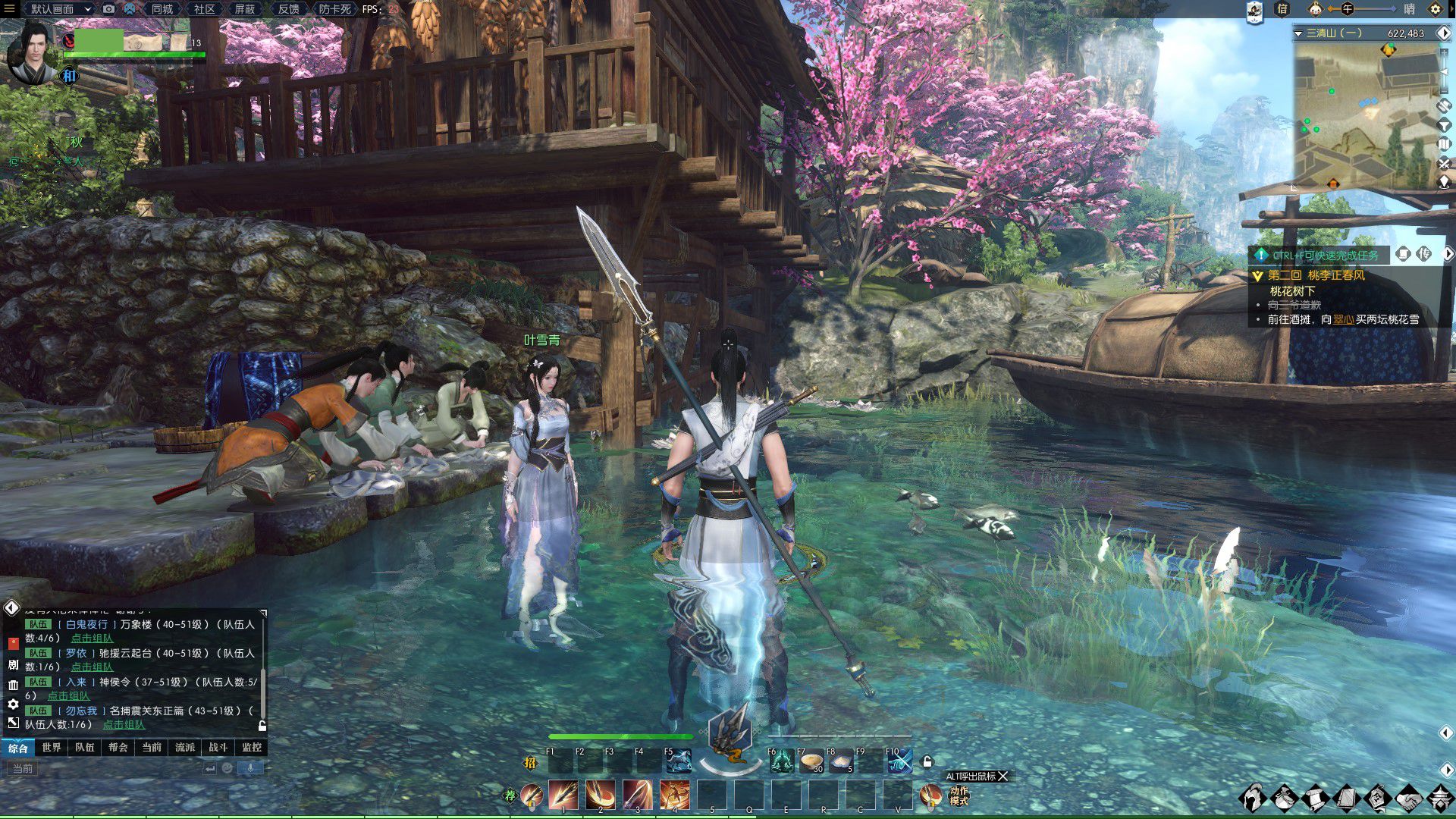This screenshot has height=819, width=1456.
Task: Click the minimap filter funnel icon
Action: tap(1444, 125)
